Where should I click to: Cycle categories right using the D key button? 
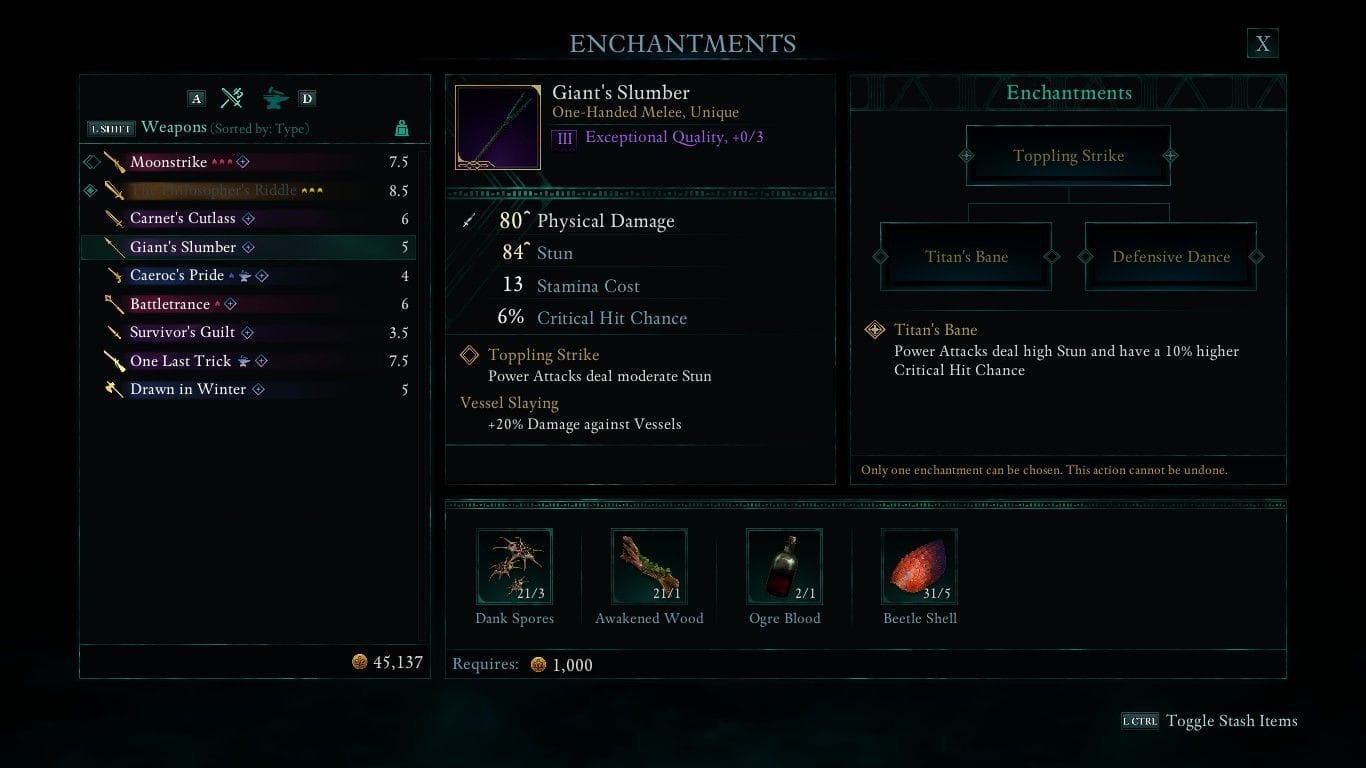click(307, 98)
